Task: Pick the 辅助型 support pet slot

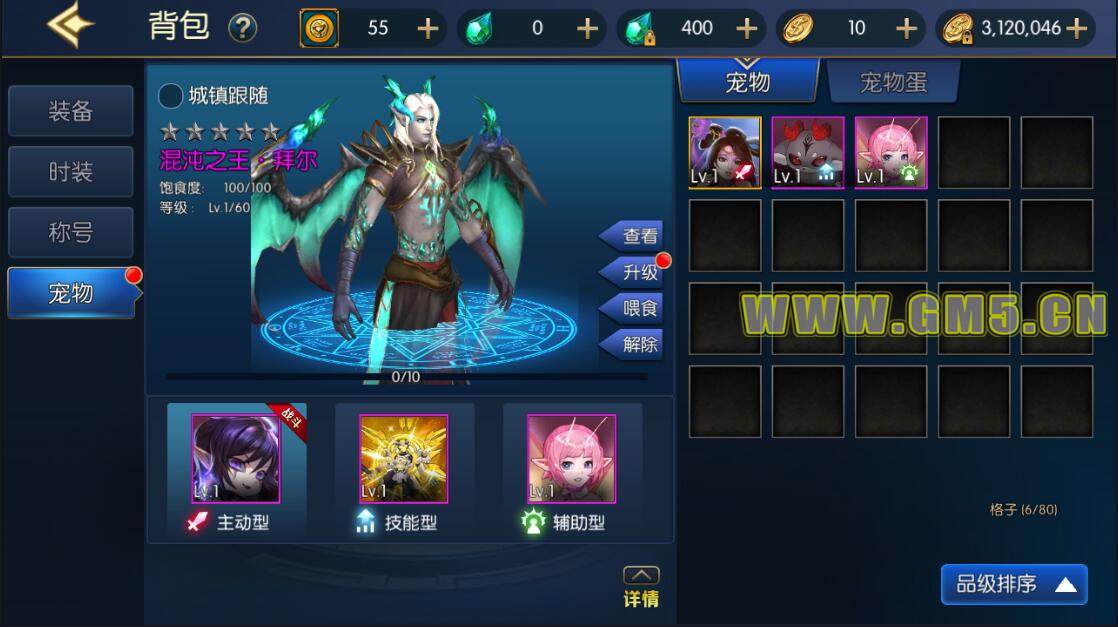Action: [x=572, y=459]
